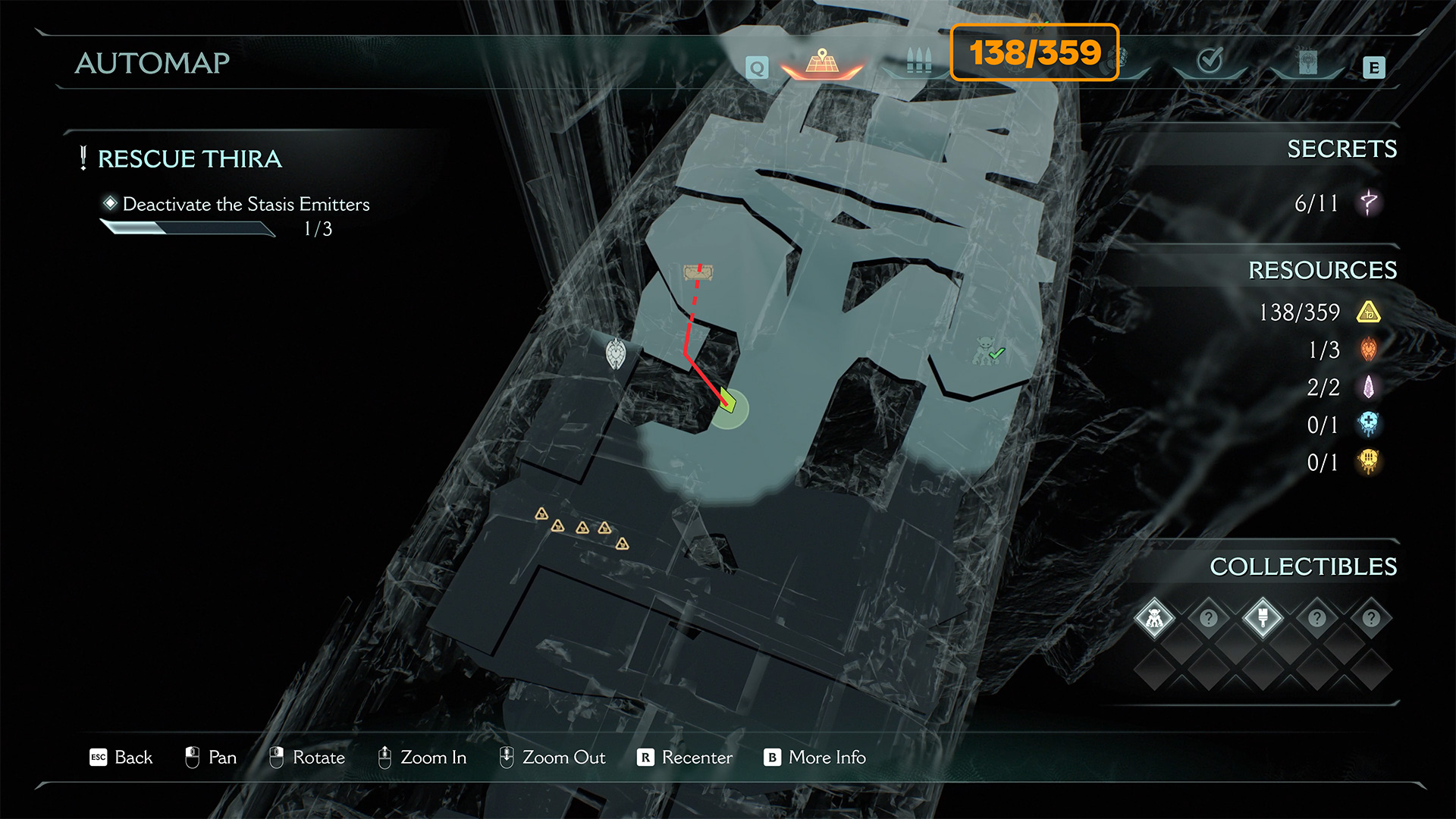Select the objective waypoint marker on map
The image size is (1456, 819).
click(x=698, y=272)
